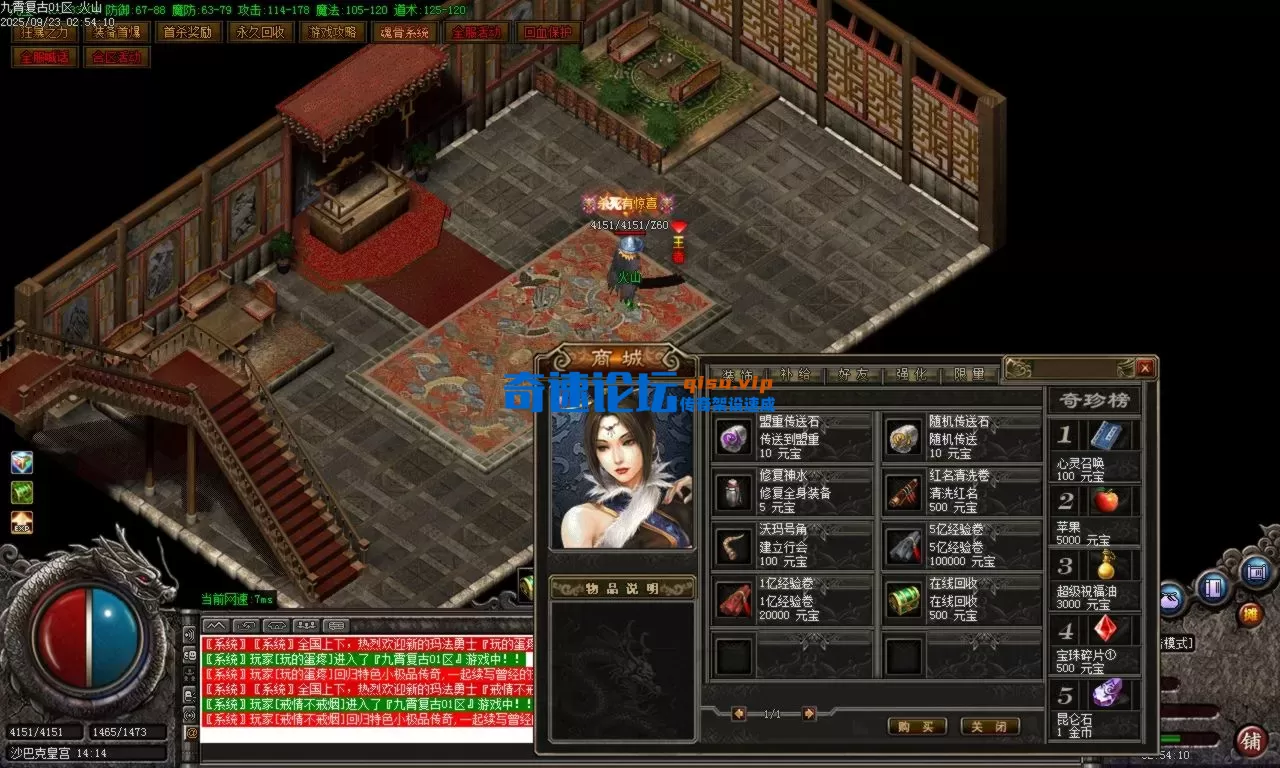Open the 首杀奖励 rewards window

(x=185, y=31)
